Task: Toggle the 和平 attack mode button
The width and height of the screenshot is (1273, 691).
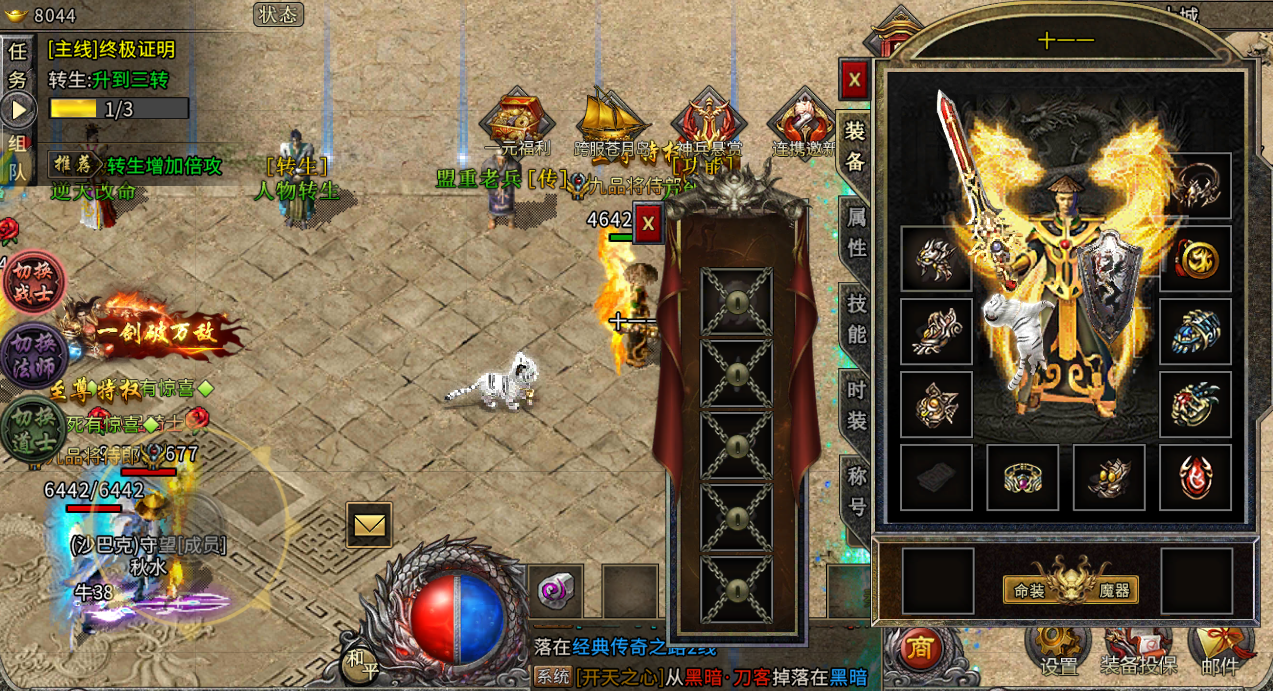Action: pyautogui.click(x=362, y=665)
